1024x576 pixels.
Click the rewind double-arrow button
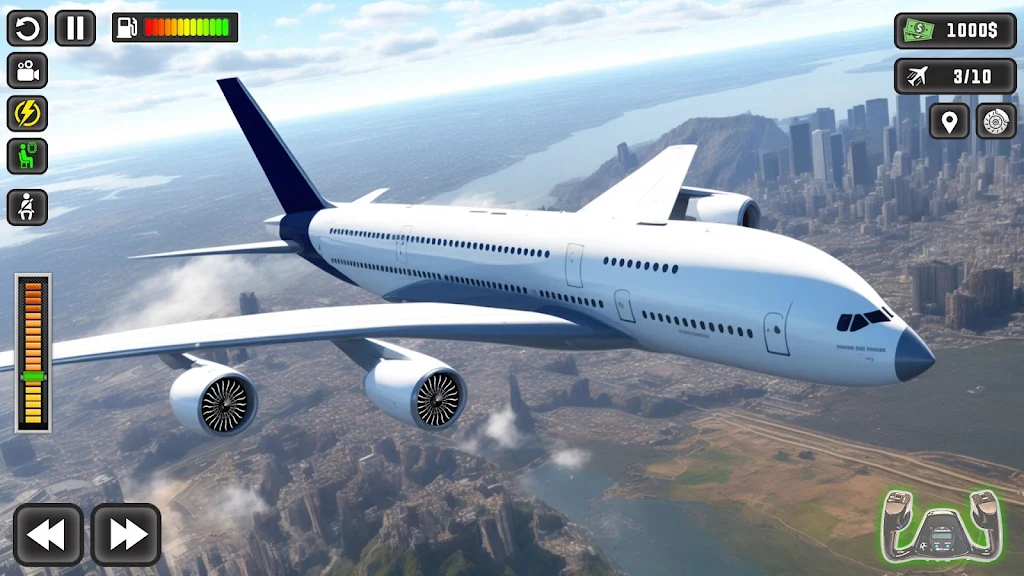pyautogui.click(x=47, y=534)
